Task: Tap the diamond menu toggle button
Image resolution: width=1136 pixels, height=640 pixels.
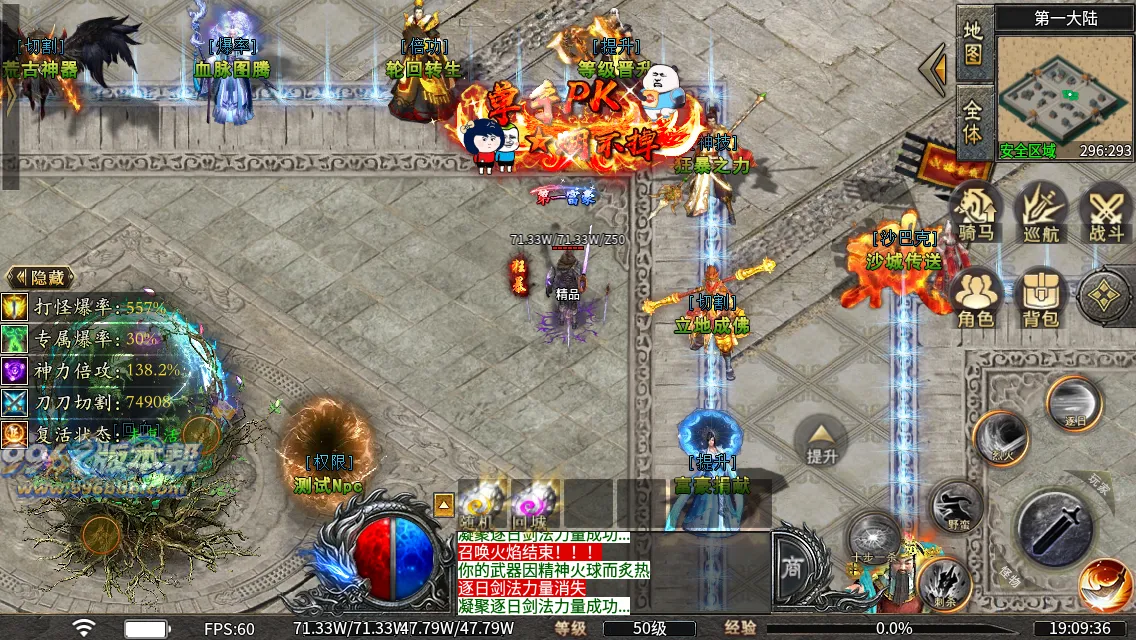Action: [x=1104, y=297]
